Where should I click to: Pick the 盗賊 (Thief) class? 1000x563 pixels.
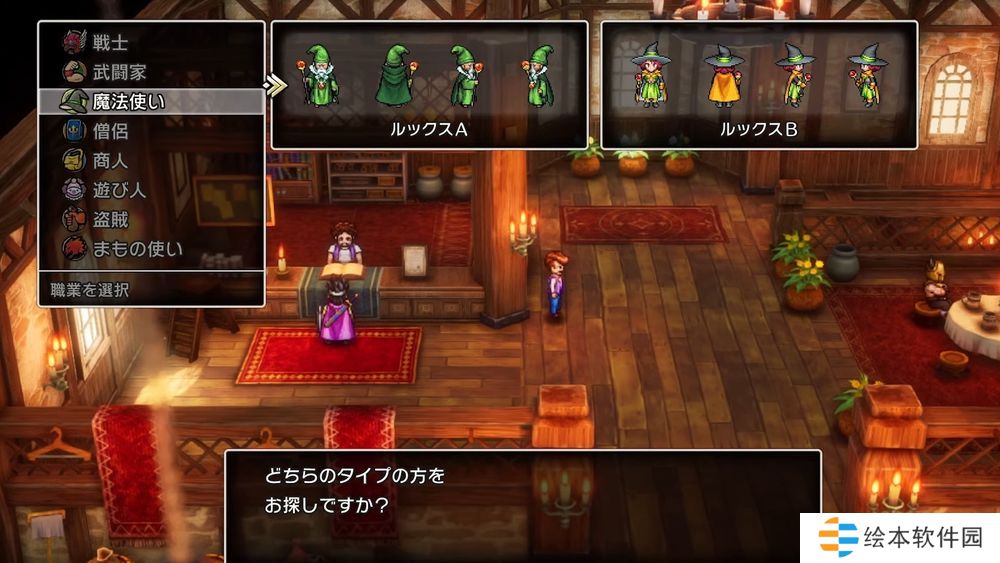tap(110, 219)
